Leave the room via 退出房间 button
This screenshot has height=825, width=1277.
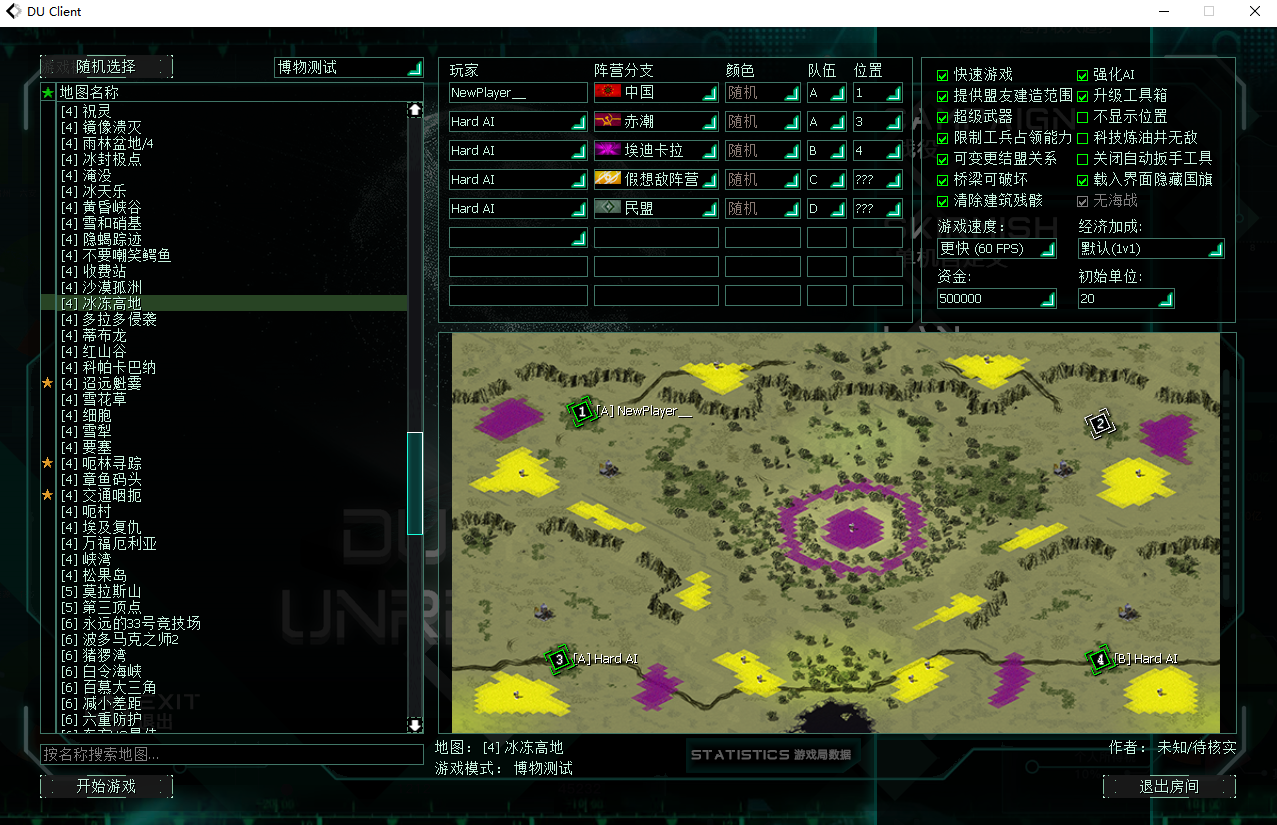coord(1169,786)
